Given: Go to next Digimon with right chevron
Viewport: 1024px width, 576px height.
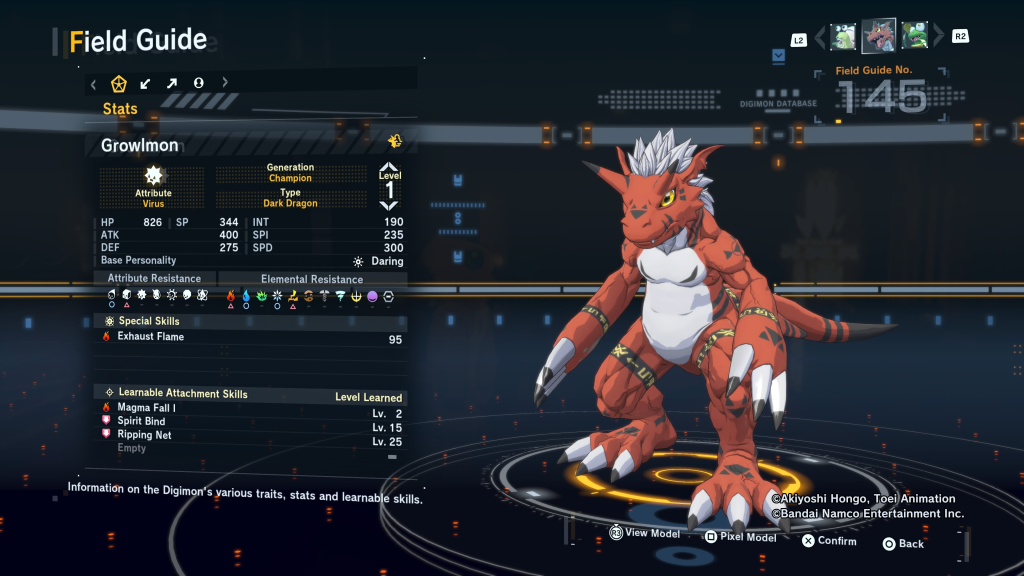Looking at the screenshot, I should [938, 37].
